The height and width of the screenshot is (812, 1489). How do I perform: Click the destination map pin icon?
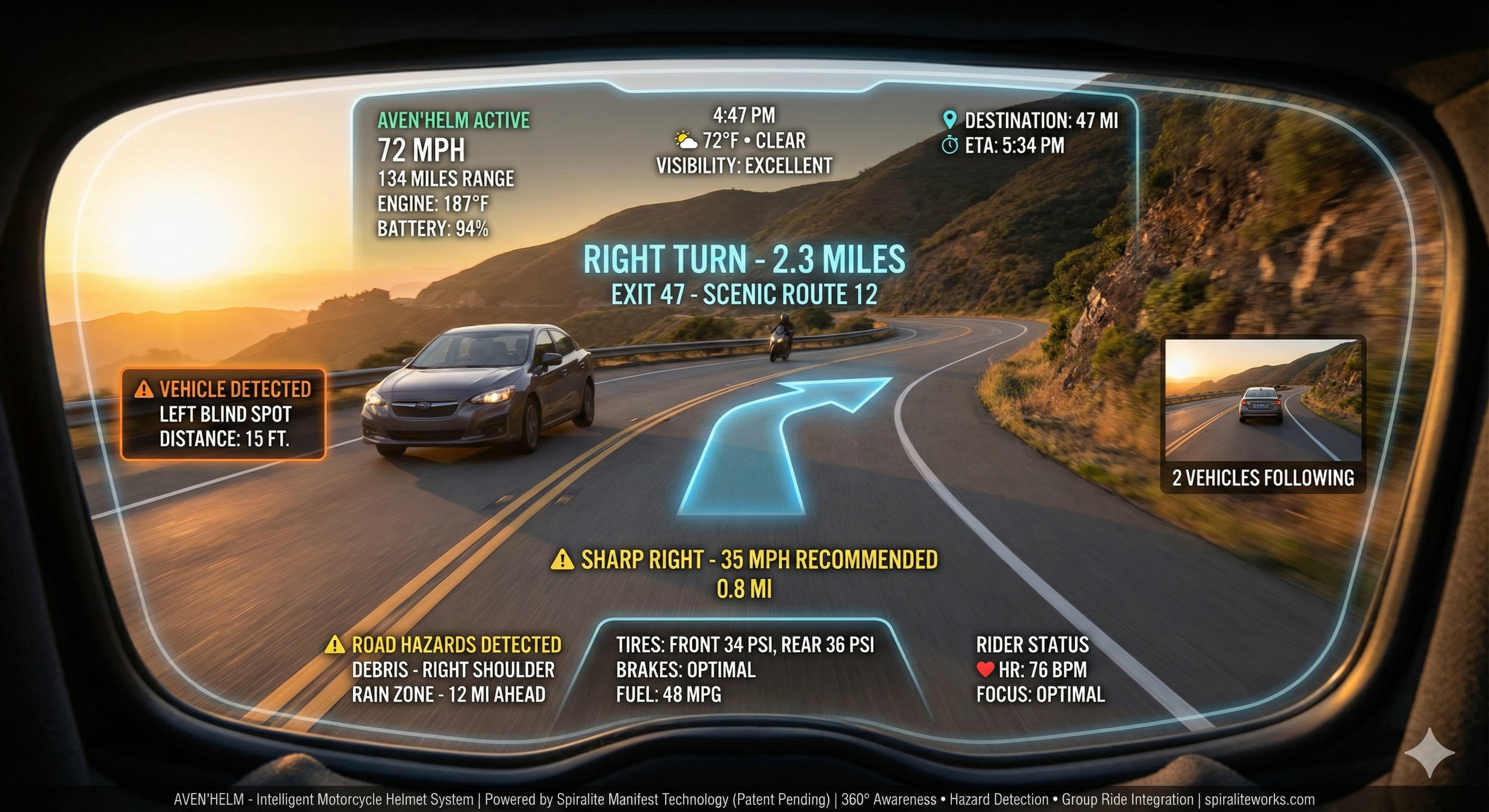coord(949,120)
